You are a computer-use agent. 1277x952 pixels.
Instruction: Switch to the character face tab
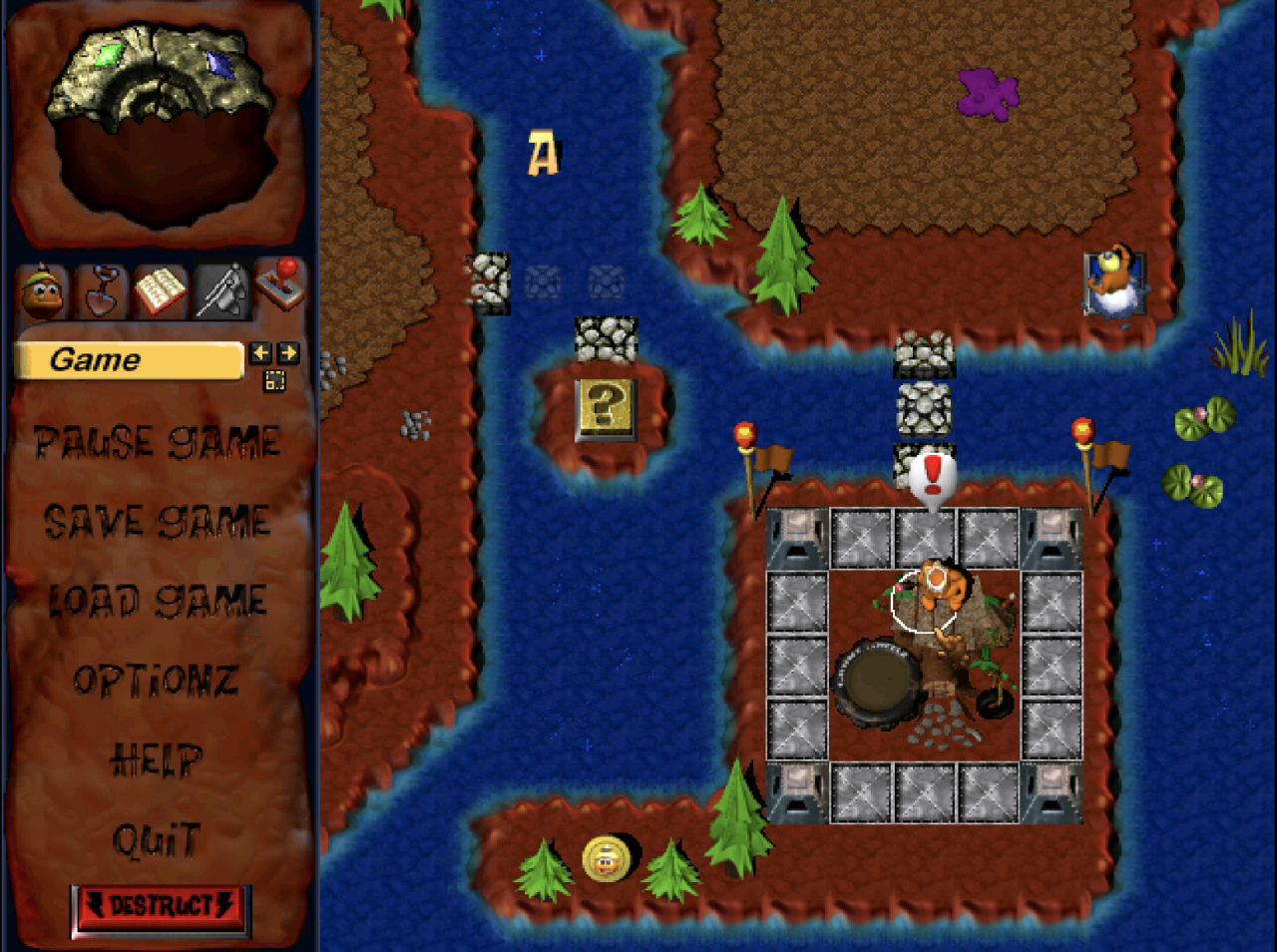point(42,291)
